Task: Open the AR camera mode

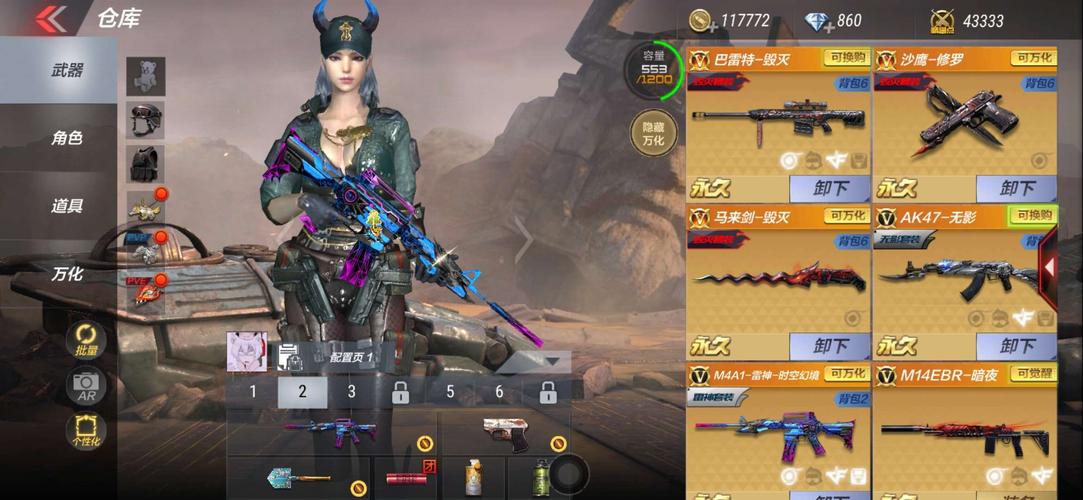Action: pyautogui.click(x=86, y=386)
